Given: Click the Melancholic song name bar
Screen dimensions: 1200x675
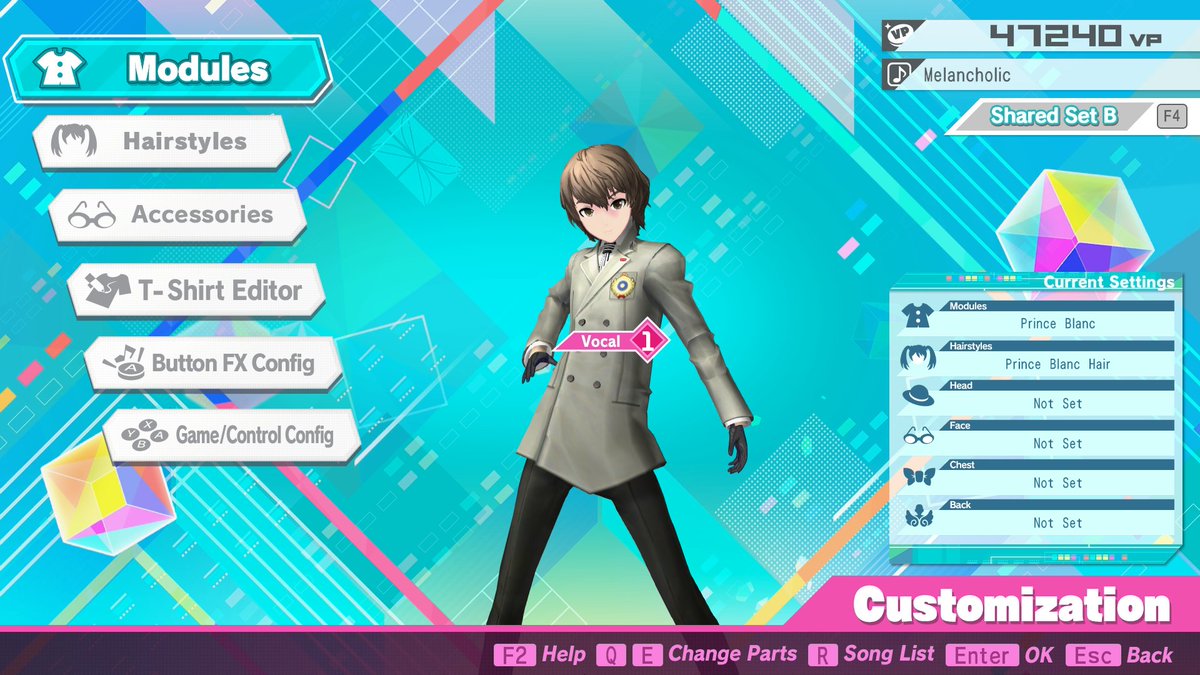Looking at the screenshot, I should [1040, 75].
